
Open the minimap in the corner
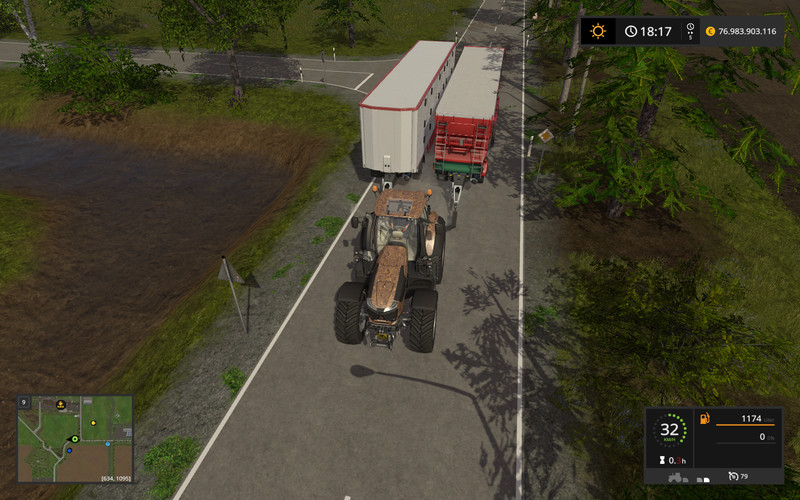[75, 437]
